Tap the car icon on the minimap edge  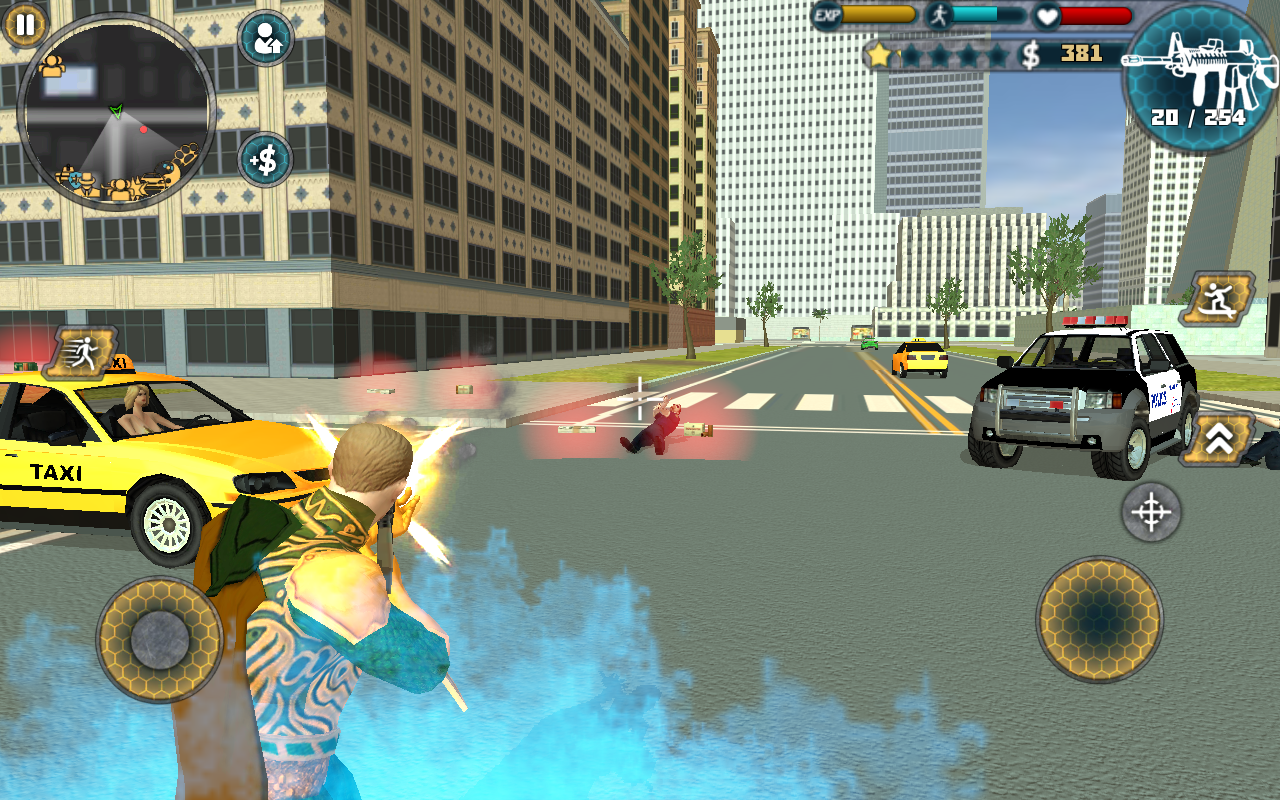(152, 180)
